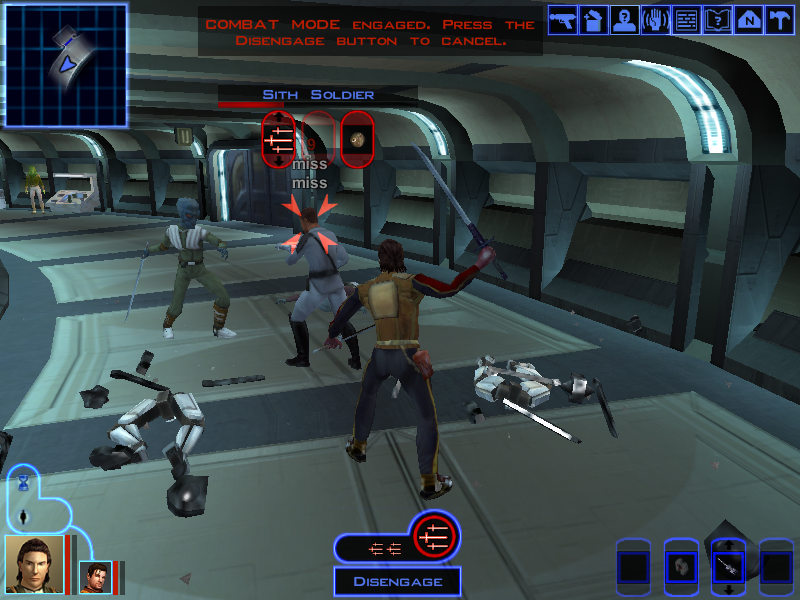Select the attack action icon above Sith Soldier
The width and height of the screenshot is (800, 600).
(279, 139)
